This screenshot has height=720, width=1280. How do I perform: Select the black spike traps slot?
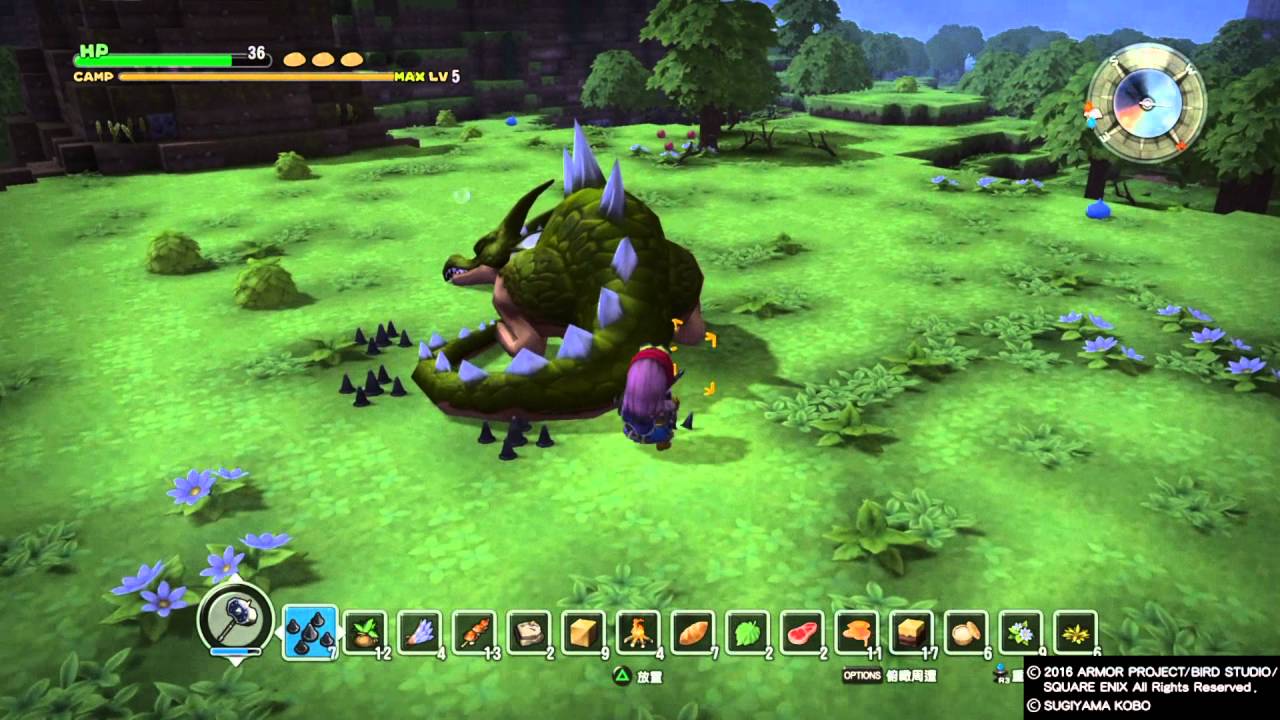click(x=309, y=633)
